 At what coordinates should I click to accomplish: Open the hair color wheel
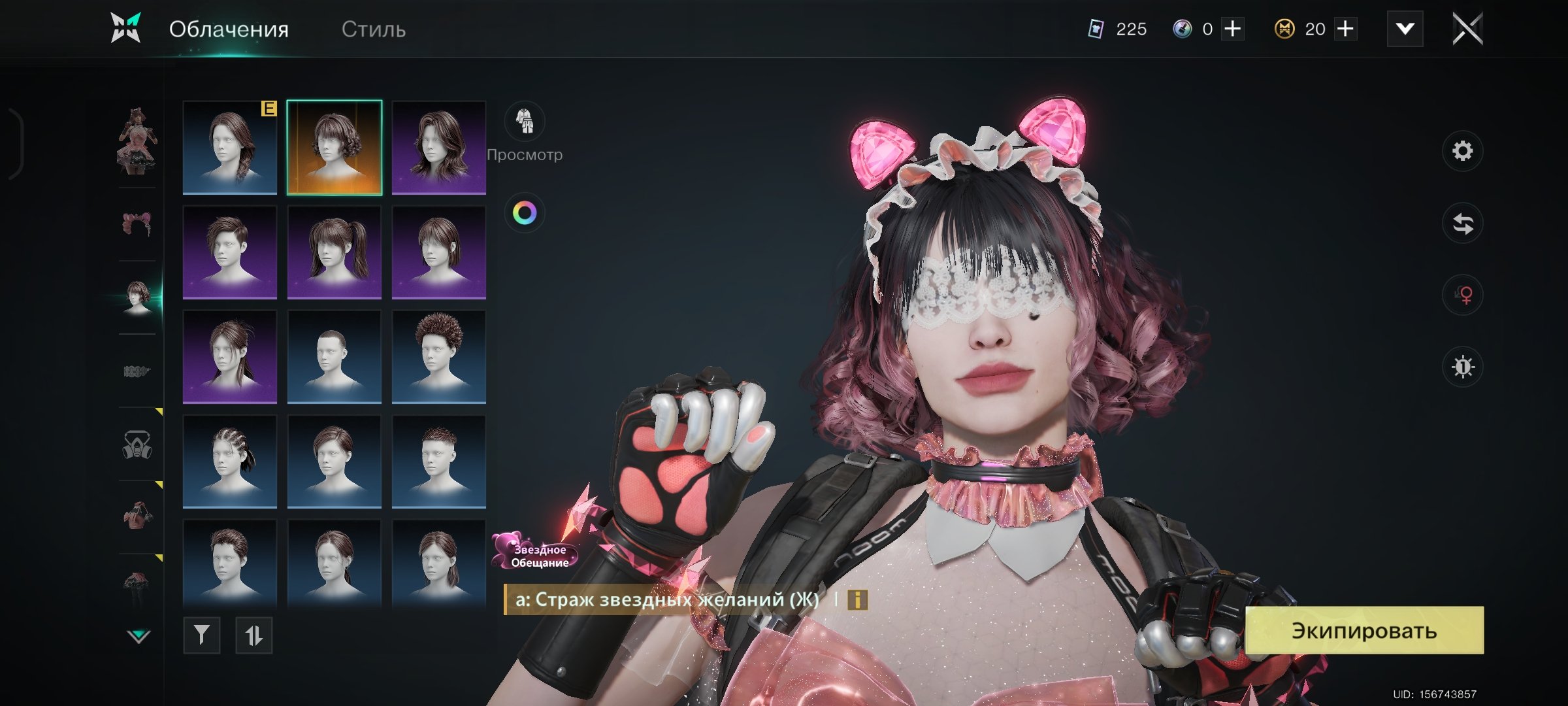coord(525,213)
